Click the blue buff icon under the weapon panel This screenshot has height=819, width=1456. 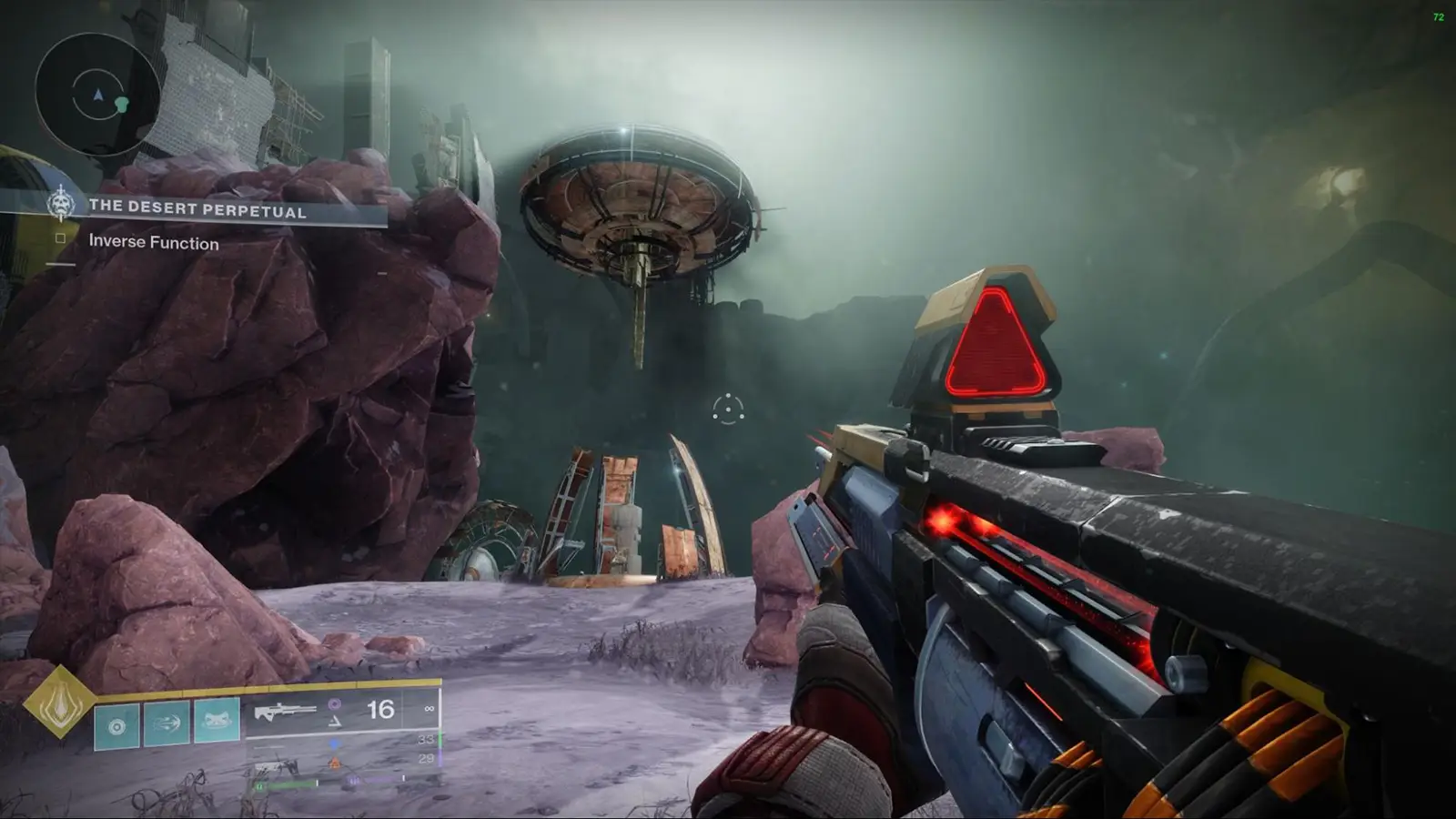[333, 744]
